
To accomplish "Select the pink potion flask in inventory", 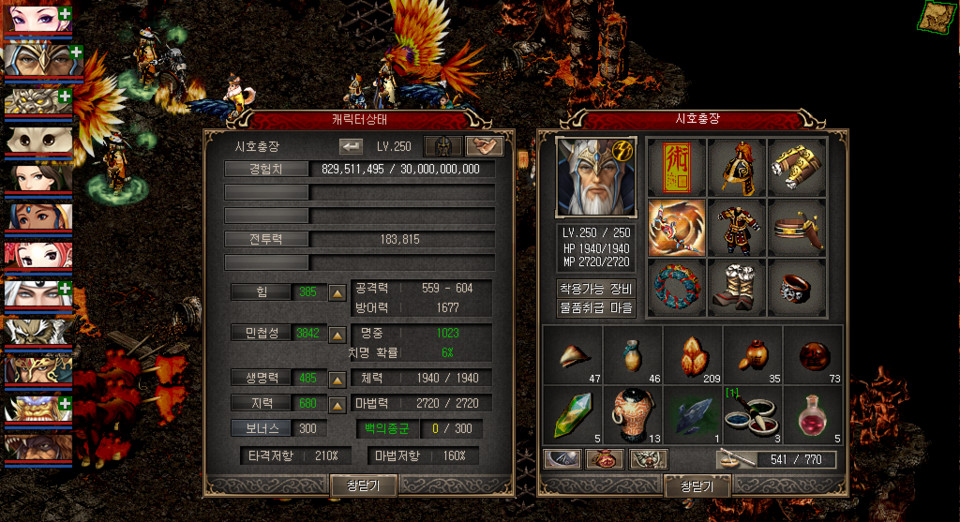I will tap(812, 413).
